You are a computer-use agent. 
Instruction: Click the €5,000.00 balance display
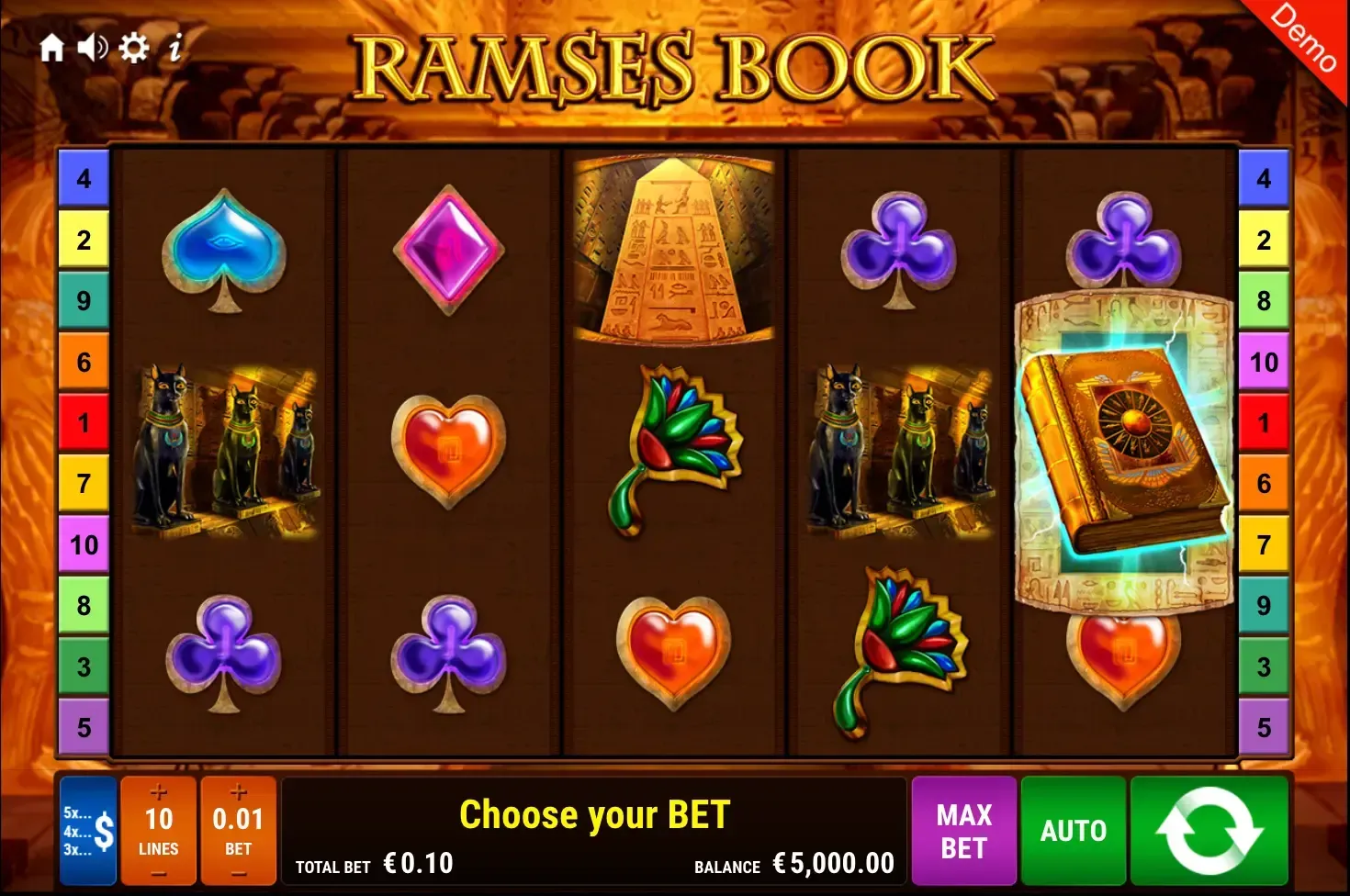(831, 863)
